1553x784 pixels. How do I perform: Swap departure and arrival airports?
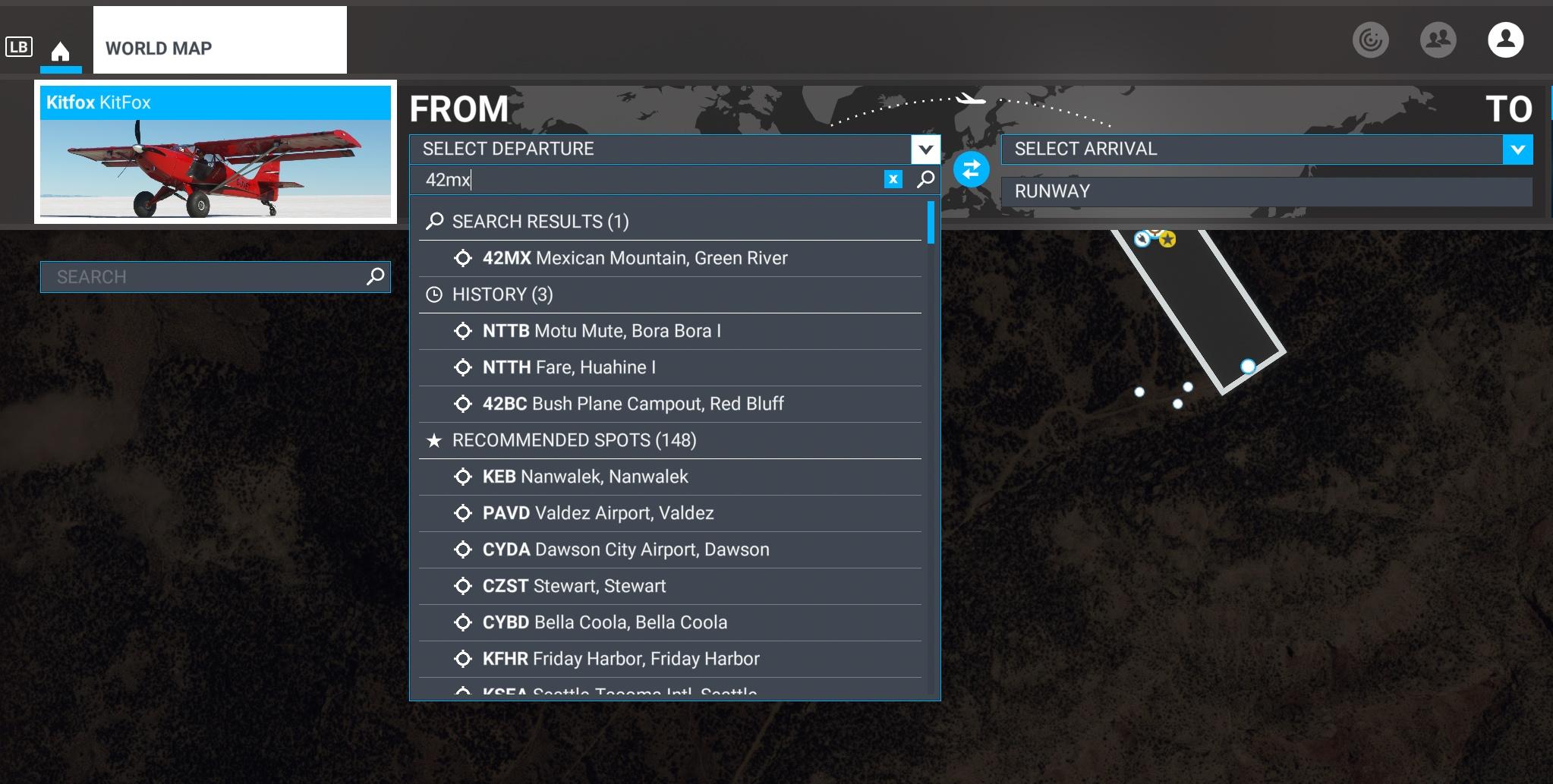971,169
